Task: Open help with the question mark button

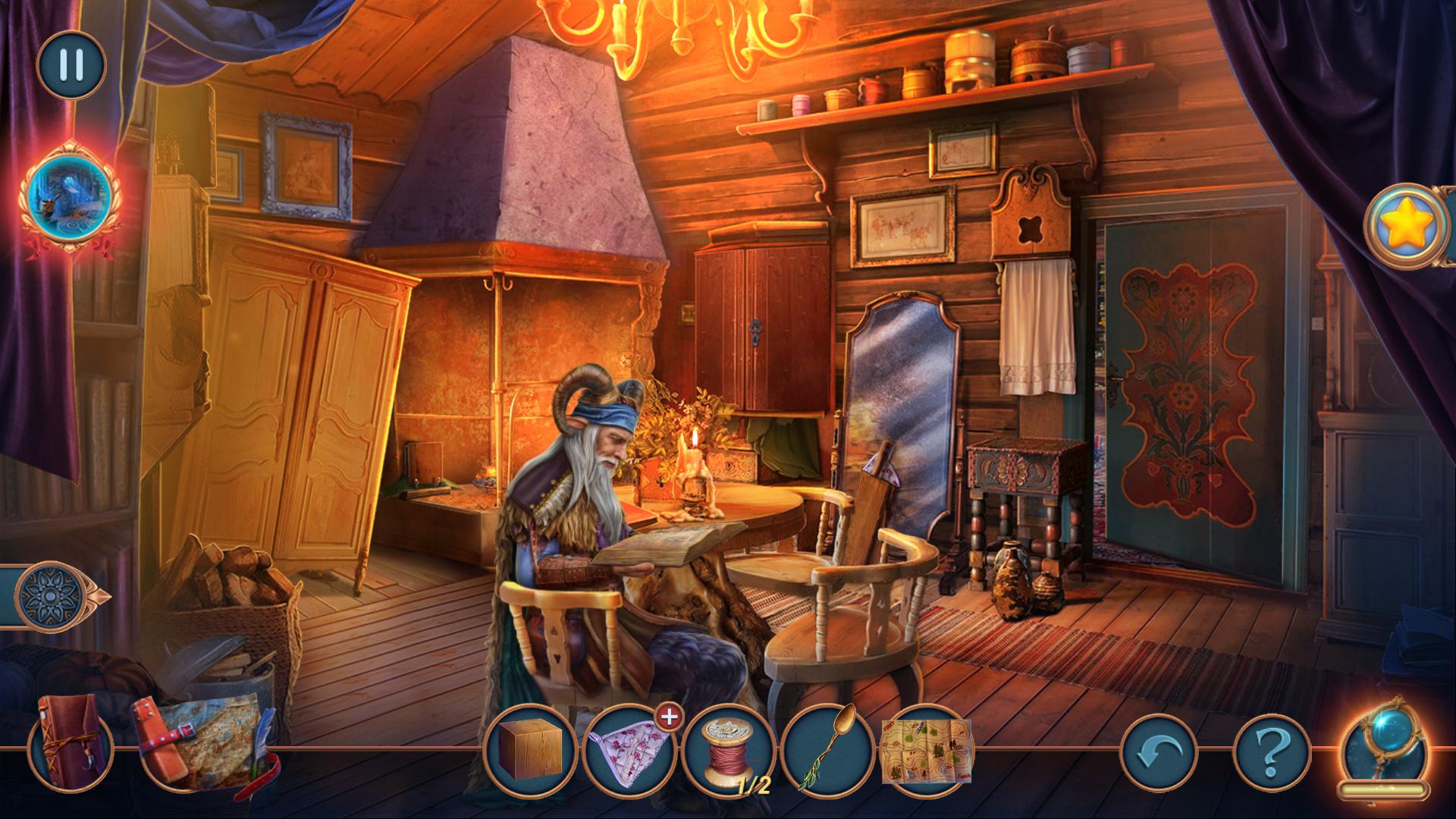Action: pyautogui.click(x=1272, y=752)
